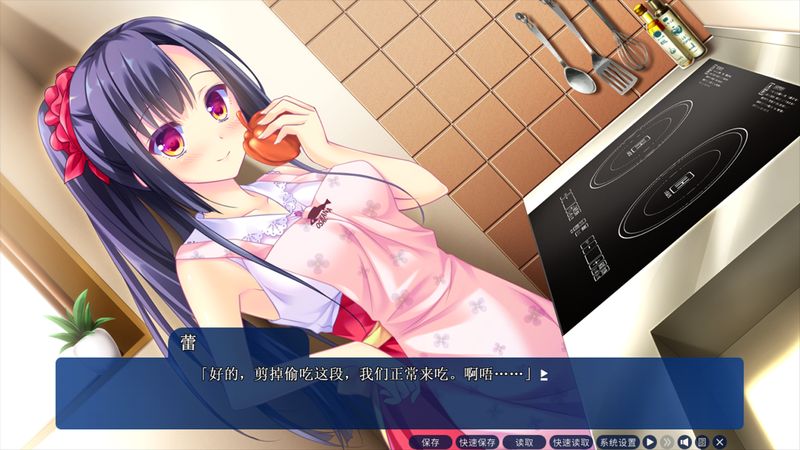800x450 pixels.
Task: Advance the dialogue via the text box arrow
Action: pyautogui.click(x=544, y=375)
